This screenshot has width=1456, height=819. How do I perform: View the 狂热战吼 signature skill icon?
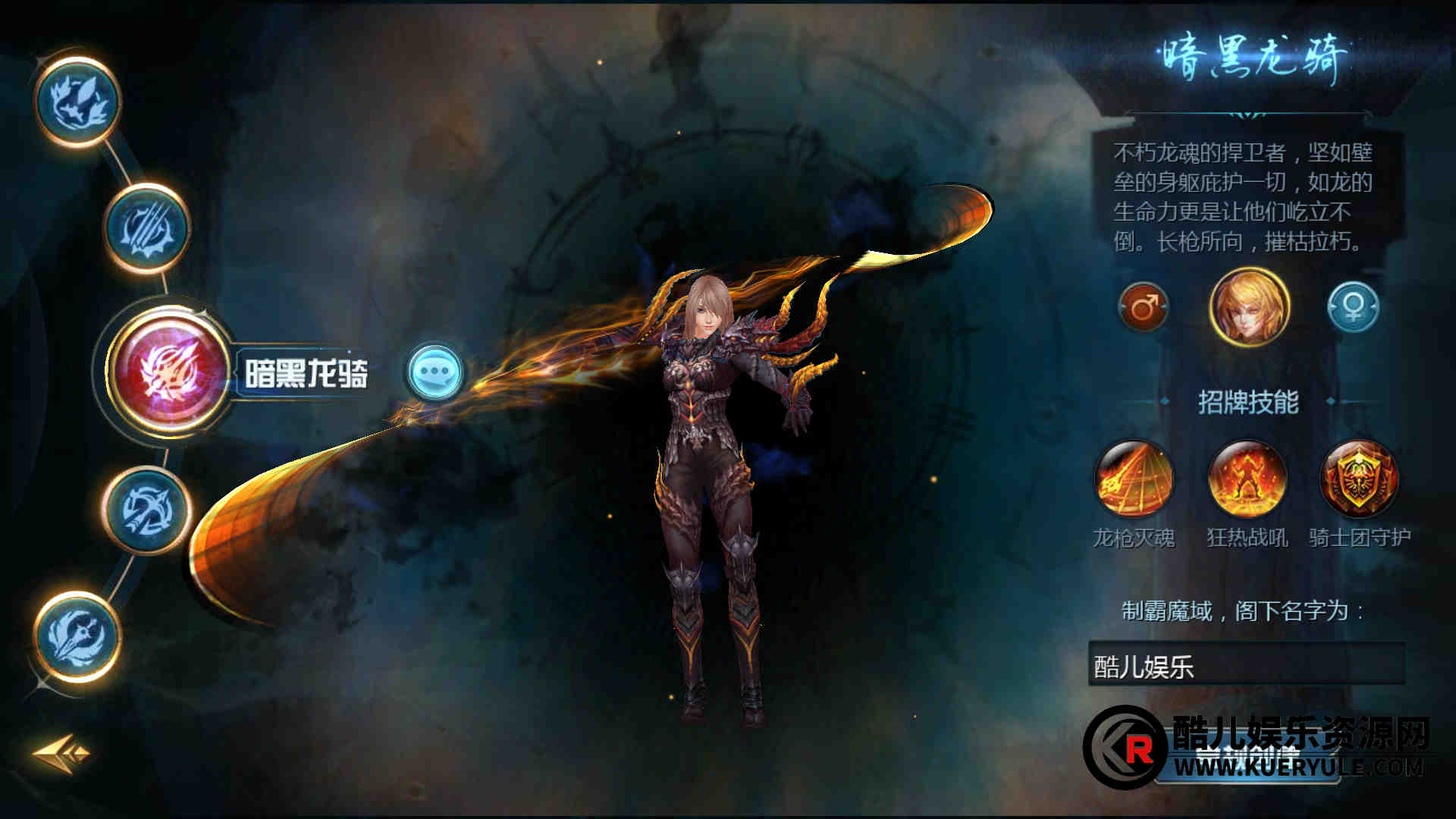1247,479
